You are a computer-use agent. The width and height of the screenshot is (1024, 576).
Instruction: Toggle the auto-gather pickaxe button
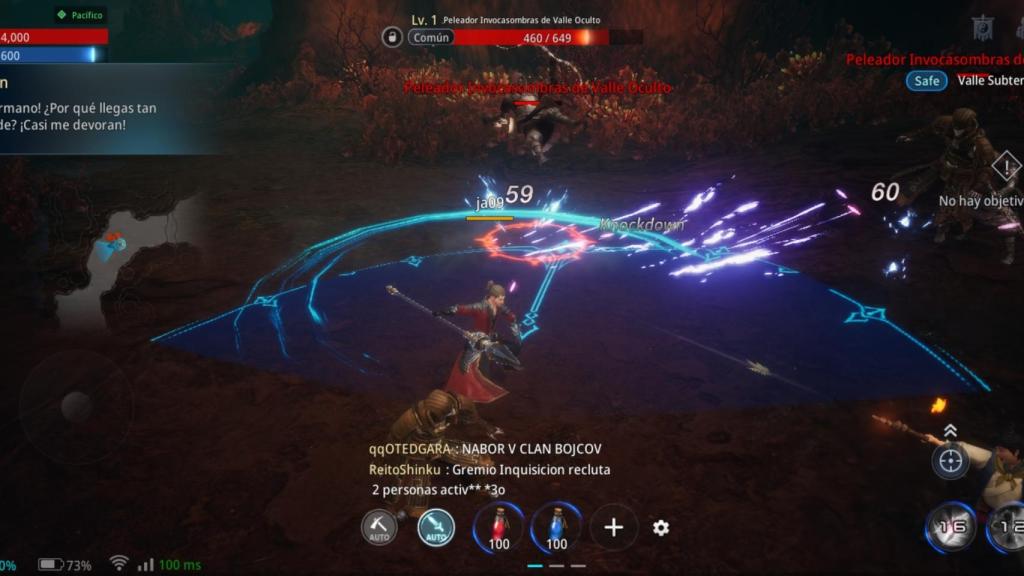(x=379, y=527)
